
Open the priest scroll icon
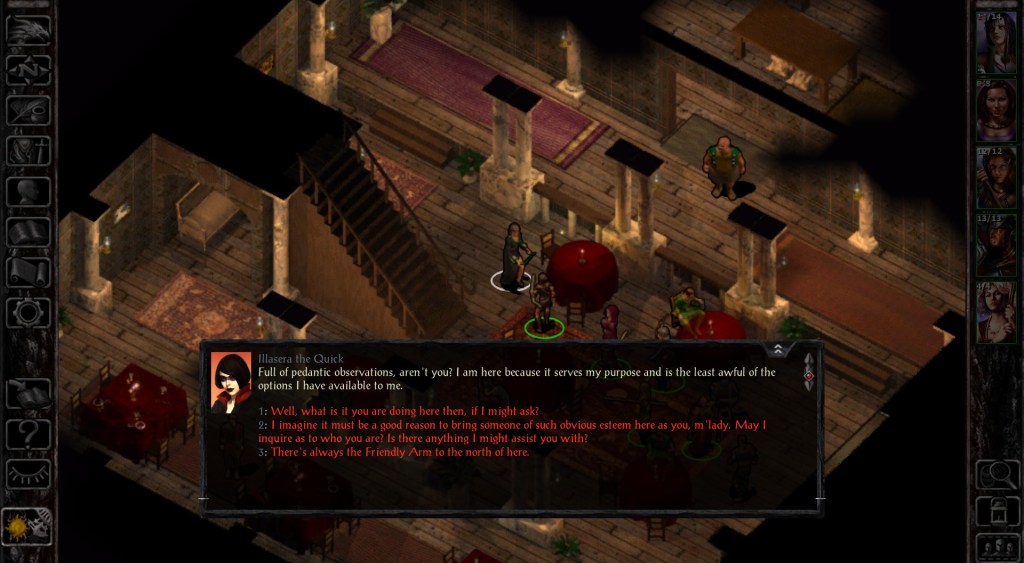tap(28, 272)
